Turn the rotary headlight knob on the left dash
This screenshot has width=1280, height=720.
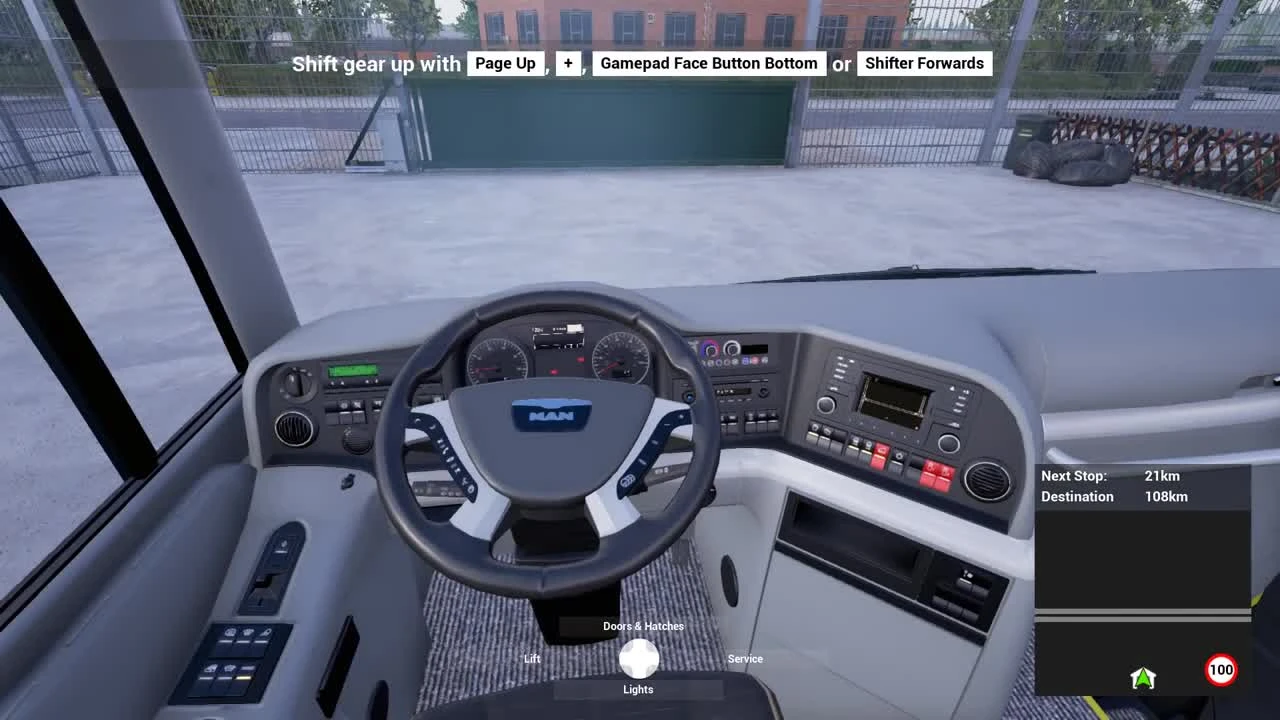point(296,385)
